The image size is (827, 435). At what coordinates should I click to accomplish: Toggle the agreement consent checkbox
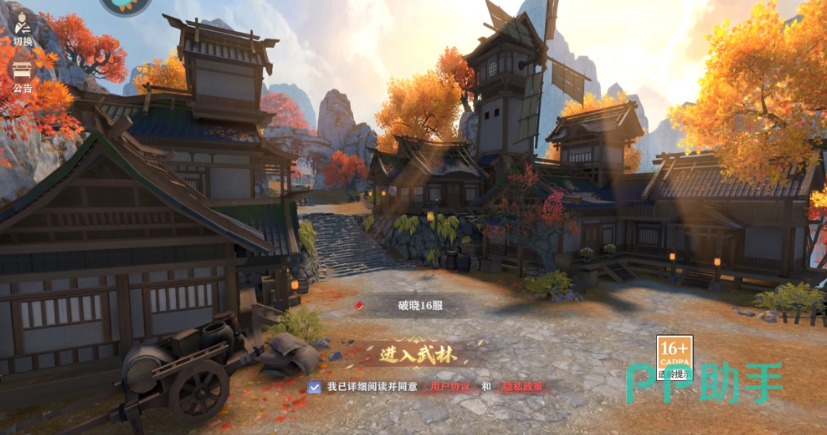point(315,385)
